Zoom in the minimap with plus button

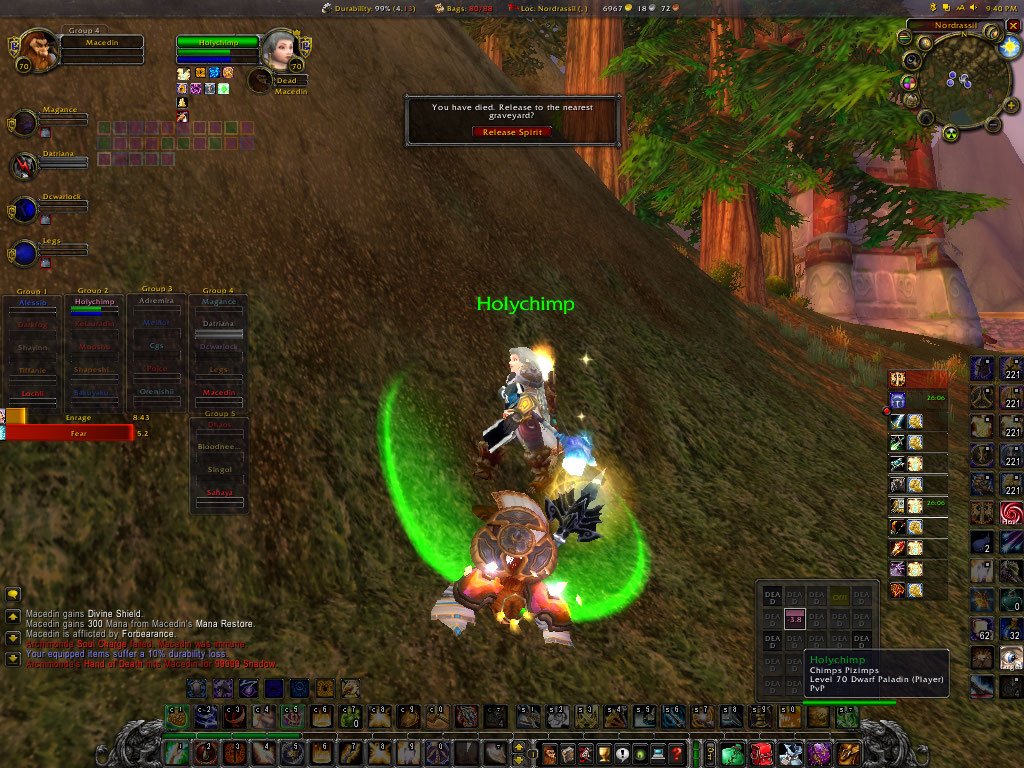[1011, 105]
